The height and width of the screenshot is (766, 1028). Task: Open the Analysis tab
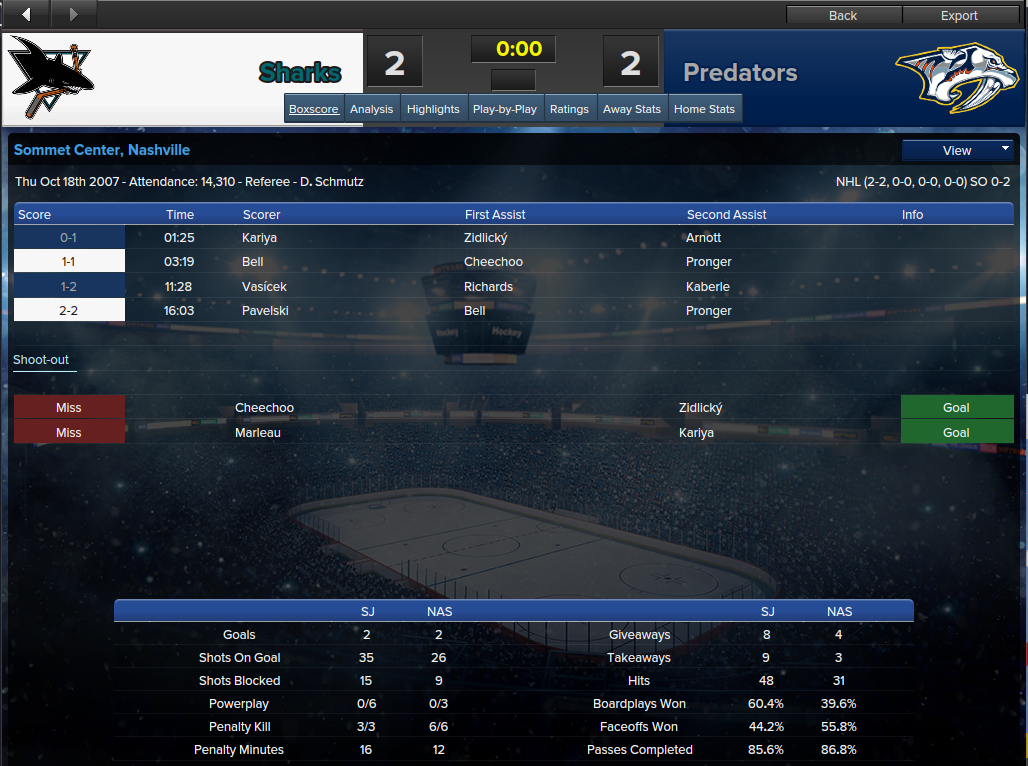click(x=372, y=109)
